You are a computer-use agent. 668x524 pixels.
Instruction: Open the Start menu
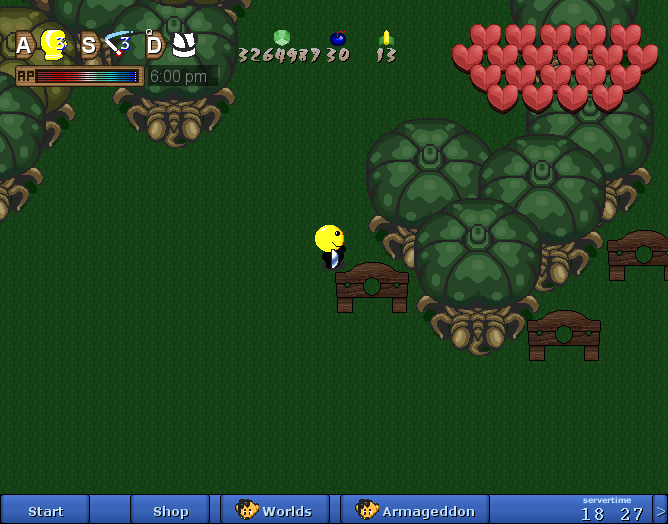(x=46, y=510)
